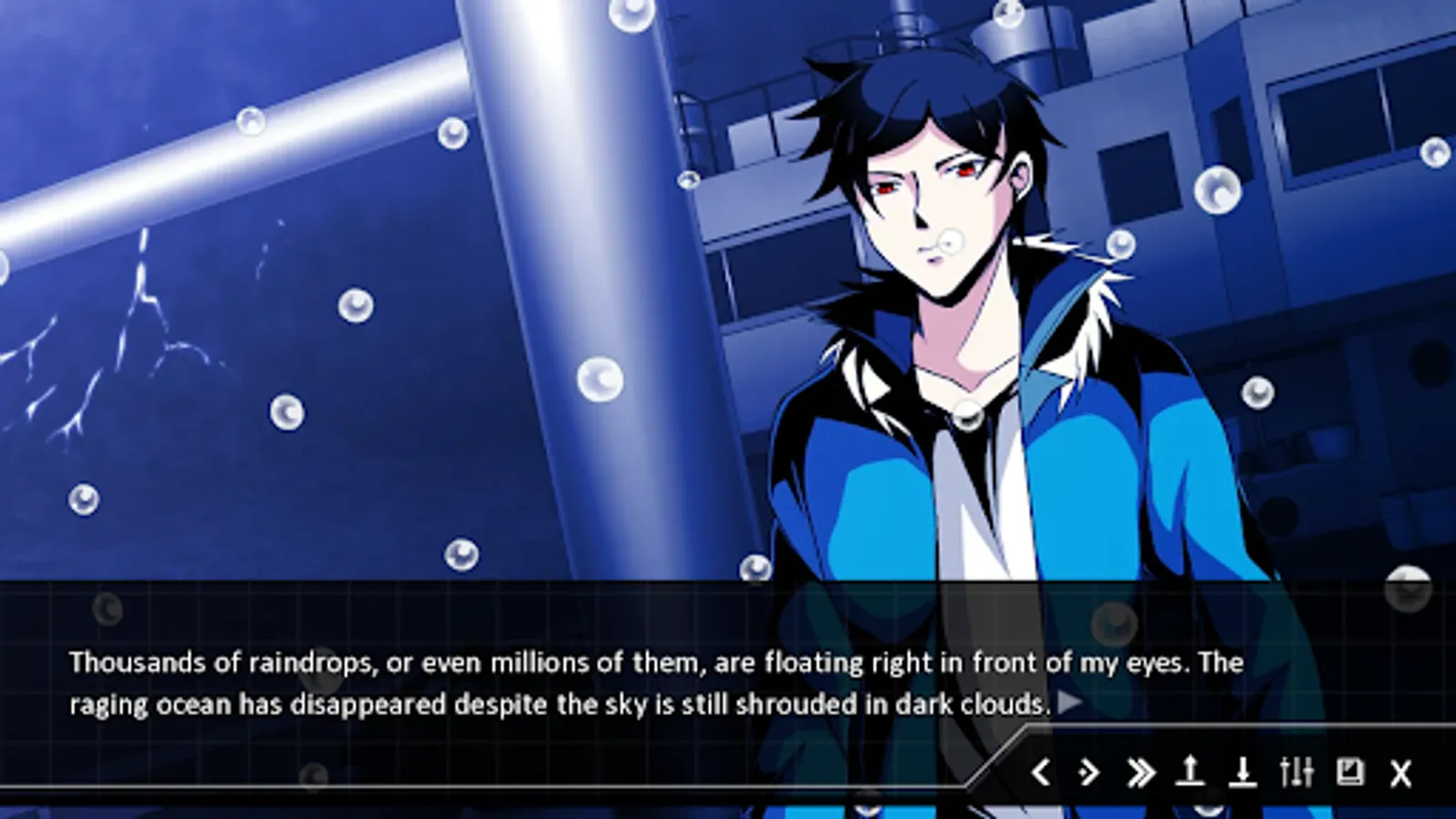Open the dialogue history log icon
Viewport: 1456px width, 819px height.
coord(1350,774)
